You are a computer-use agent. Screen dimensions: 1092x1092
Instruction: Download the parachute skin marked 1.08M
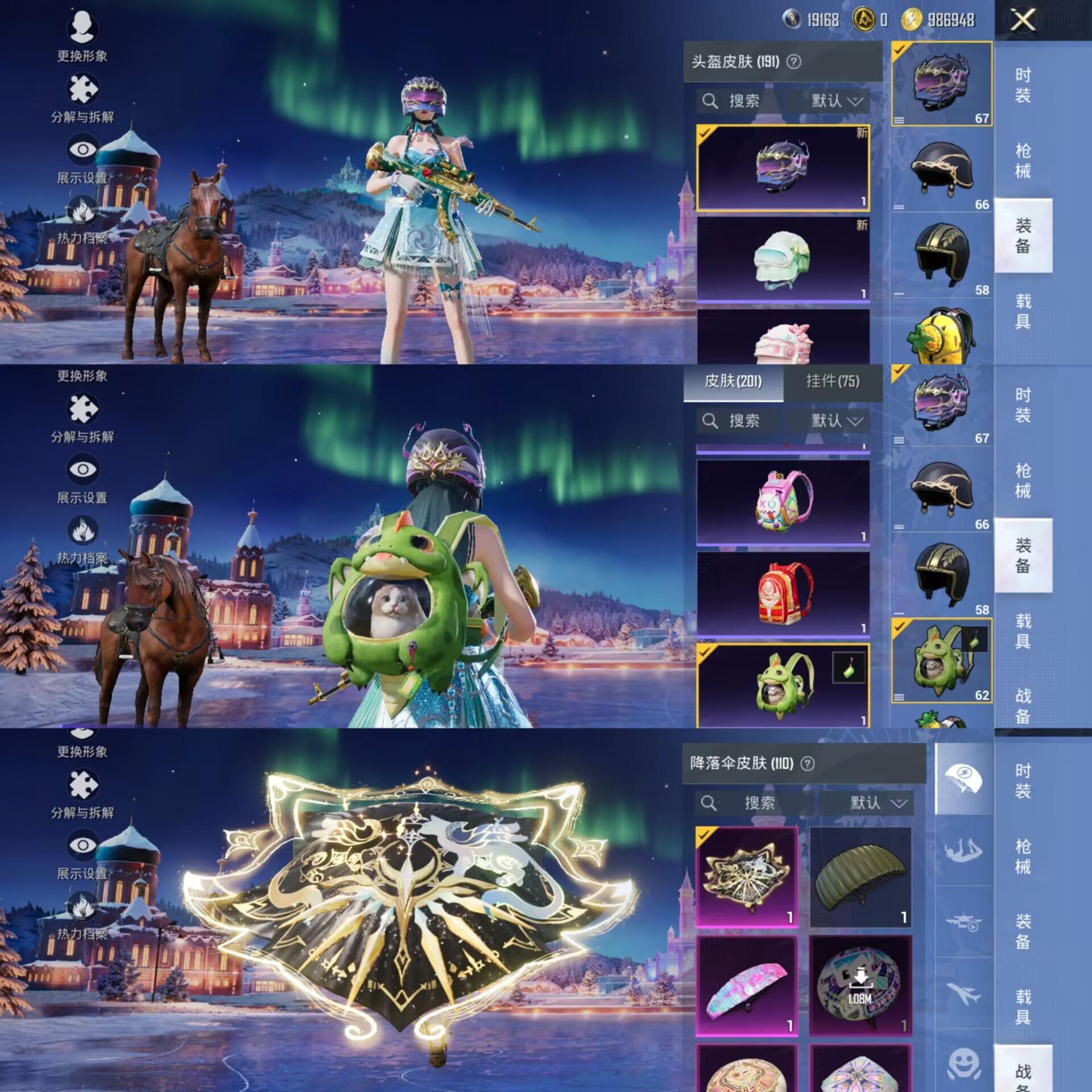(860, 985)
